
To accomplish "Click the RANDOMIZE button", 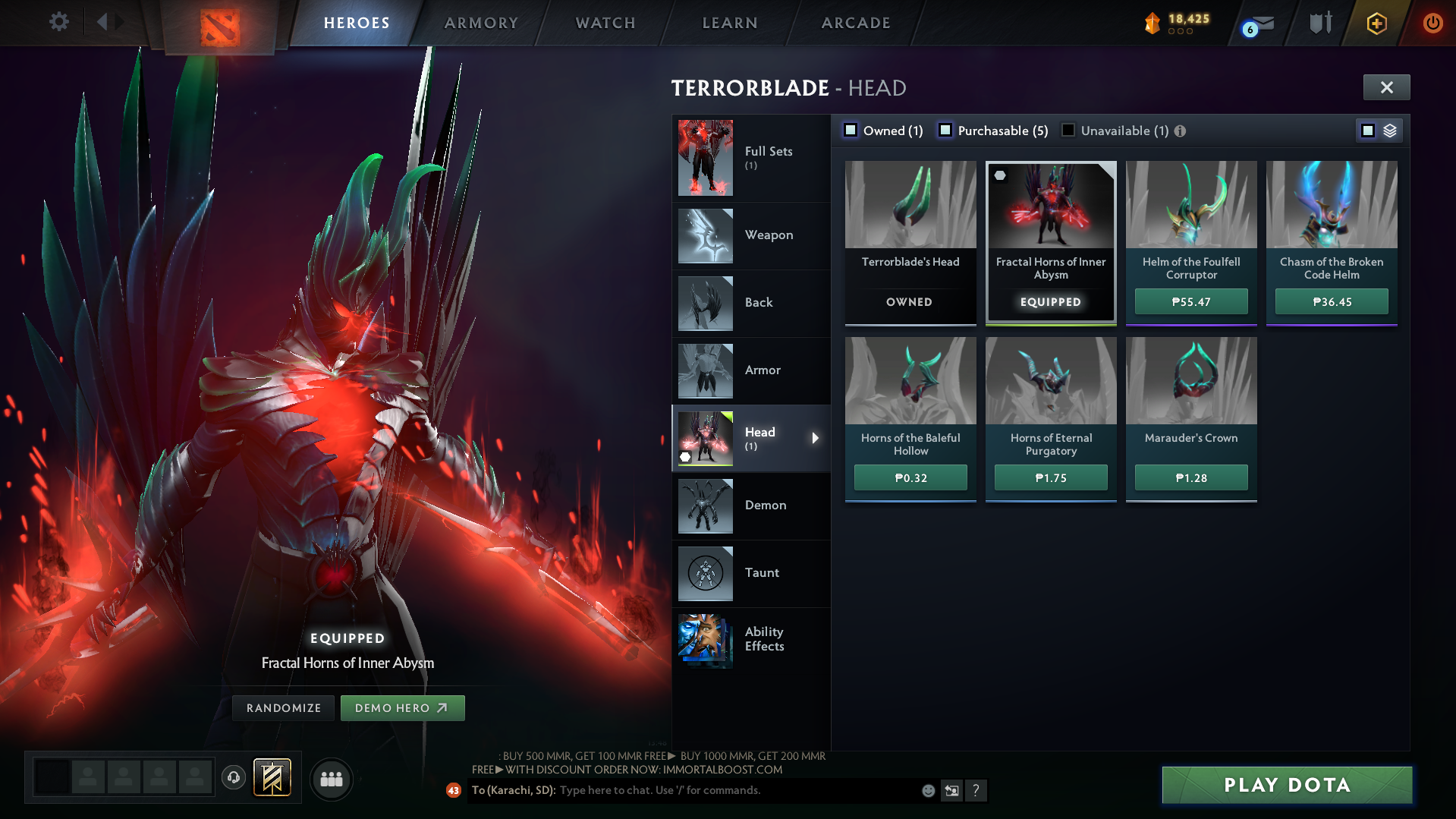I will [x=282, y=707].
